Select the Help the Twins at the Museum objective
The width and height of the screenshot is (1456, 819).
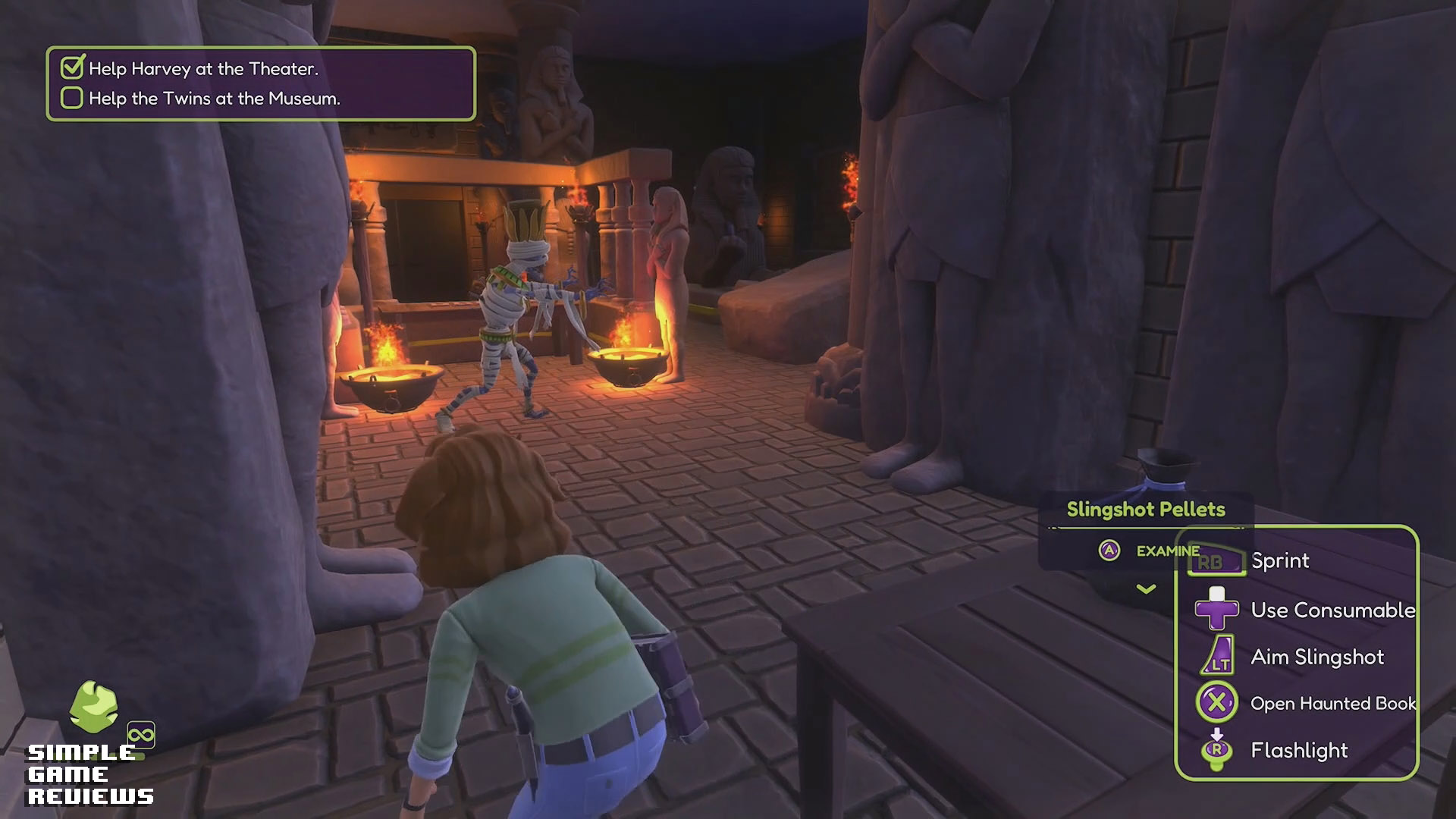pyautogui.click(x=214, y=99)
